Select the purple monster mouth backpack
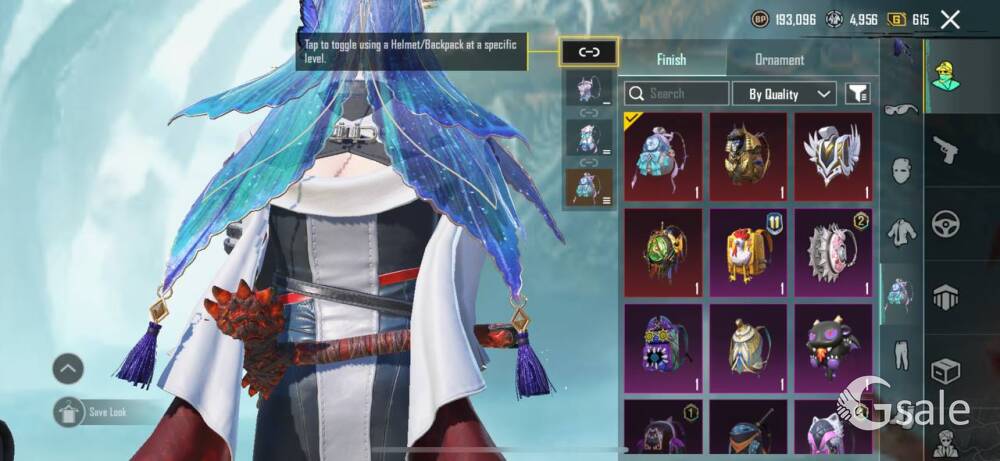Image resolution: width=1000 pixels, height=461 pixels. [x=663, y=348]
